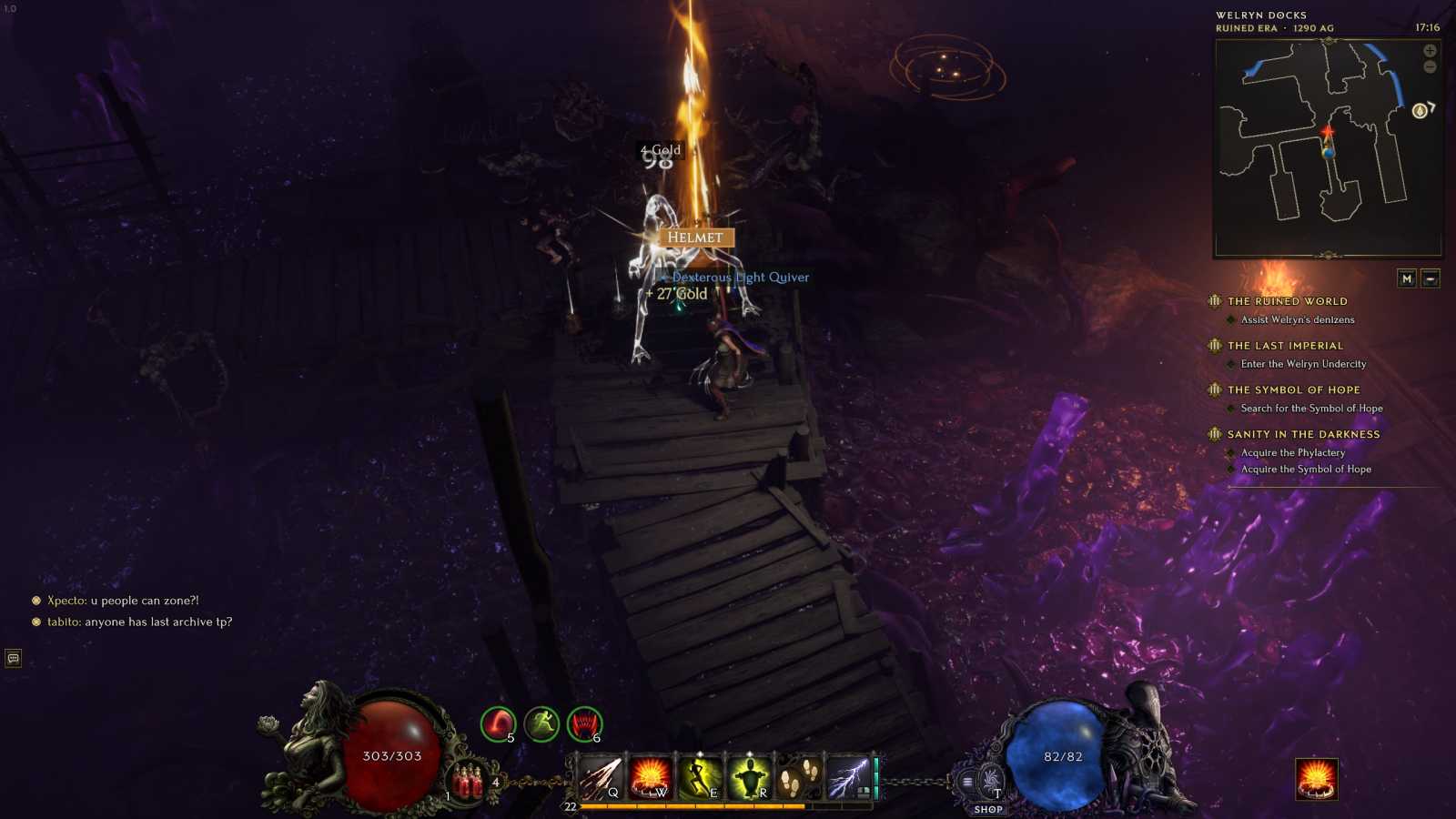
Task: Drink a red health potion
Action: (x=468, y=783)
